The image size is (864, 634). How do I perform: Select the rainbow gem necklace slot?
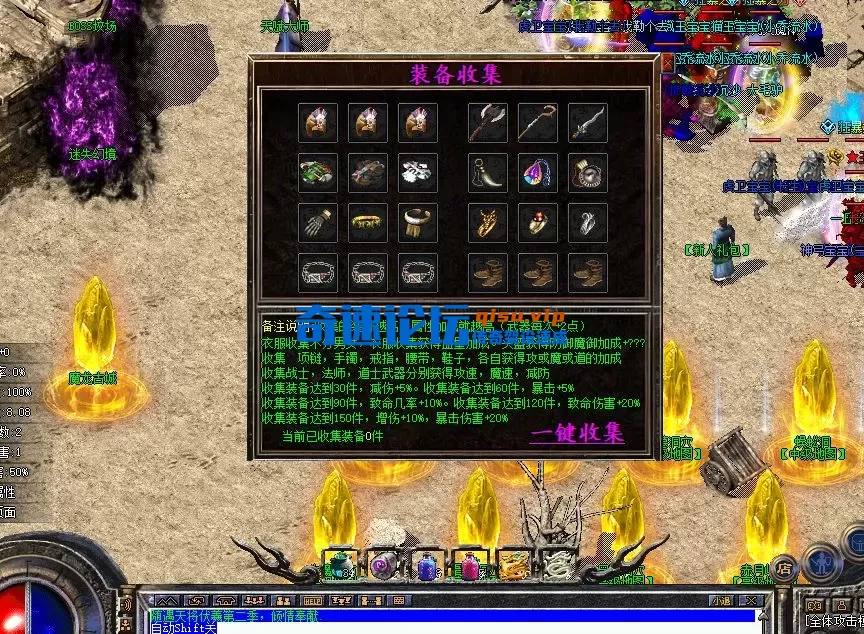(538, 173)
